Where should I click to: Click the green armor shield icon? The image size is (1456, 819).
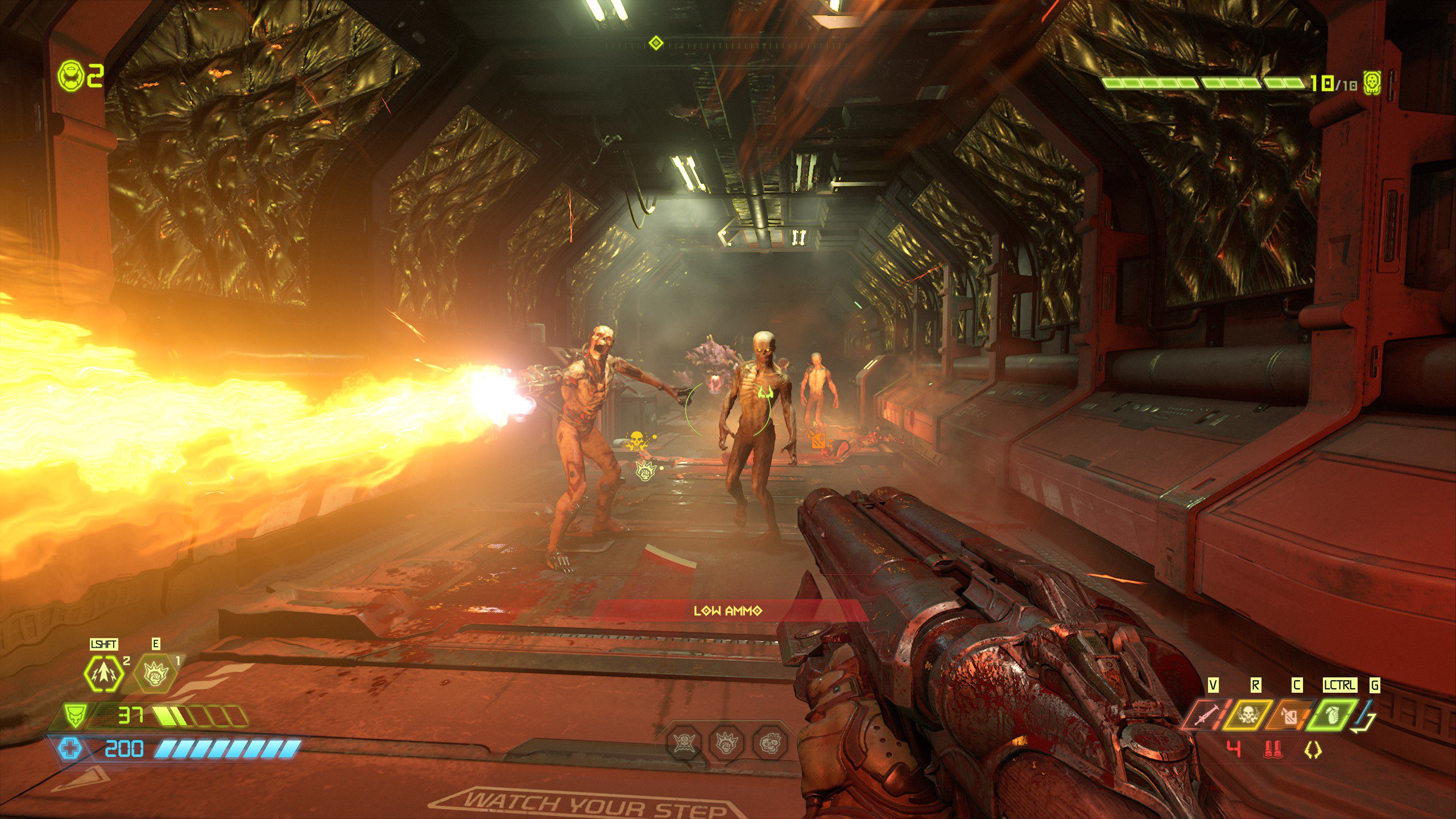[75, 714]
